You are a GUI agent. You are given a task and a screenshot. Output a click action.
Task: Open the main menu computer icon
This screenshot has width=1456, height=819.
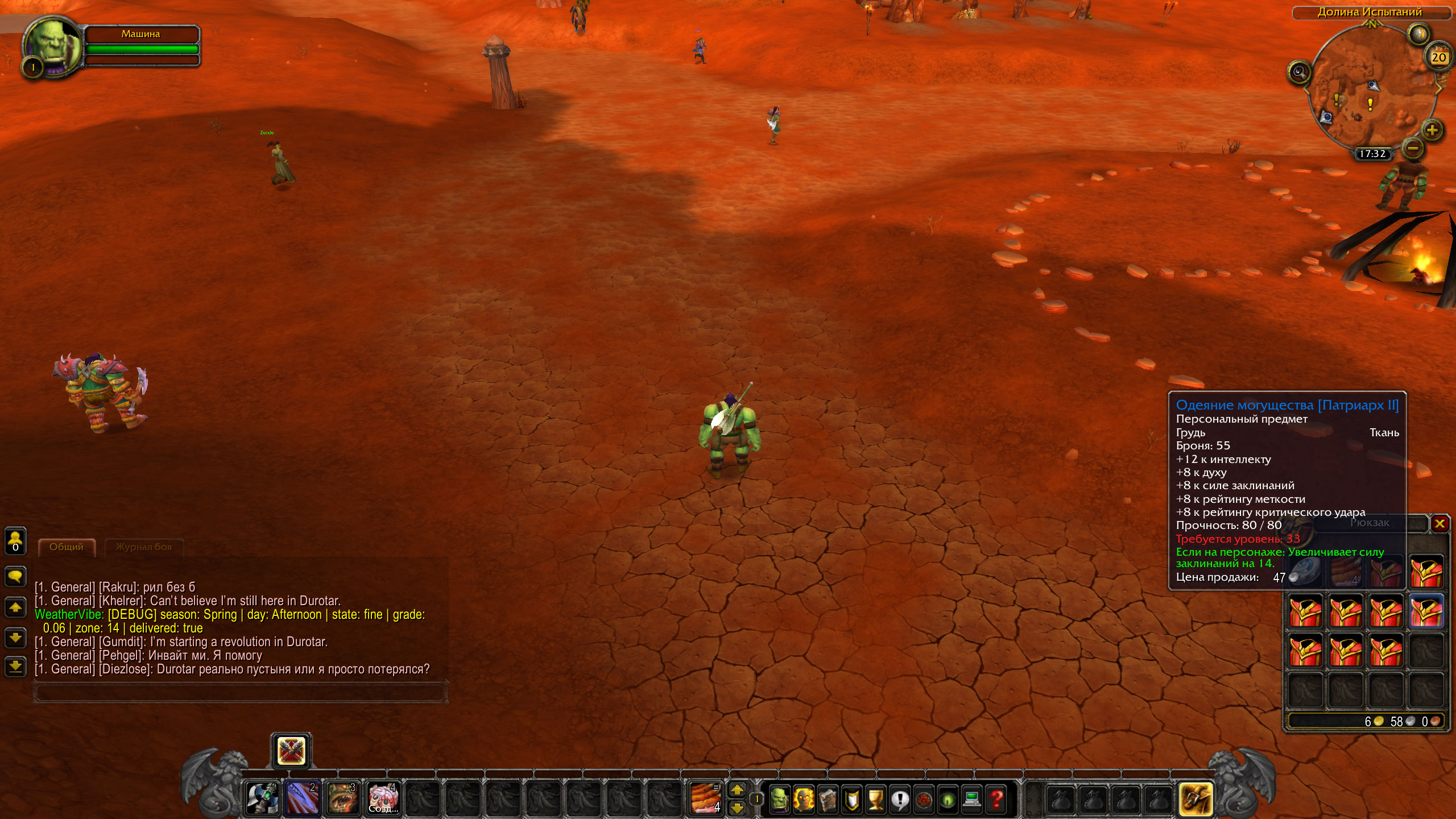(972, 799)
